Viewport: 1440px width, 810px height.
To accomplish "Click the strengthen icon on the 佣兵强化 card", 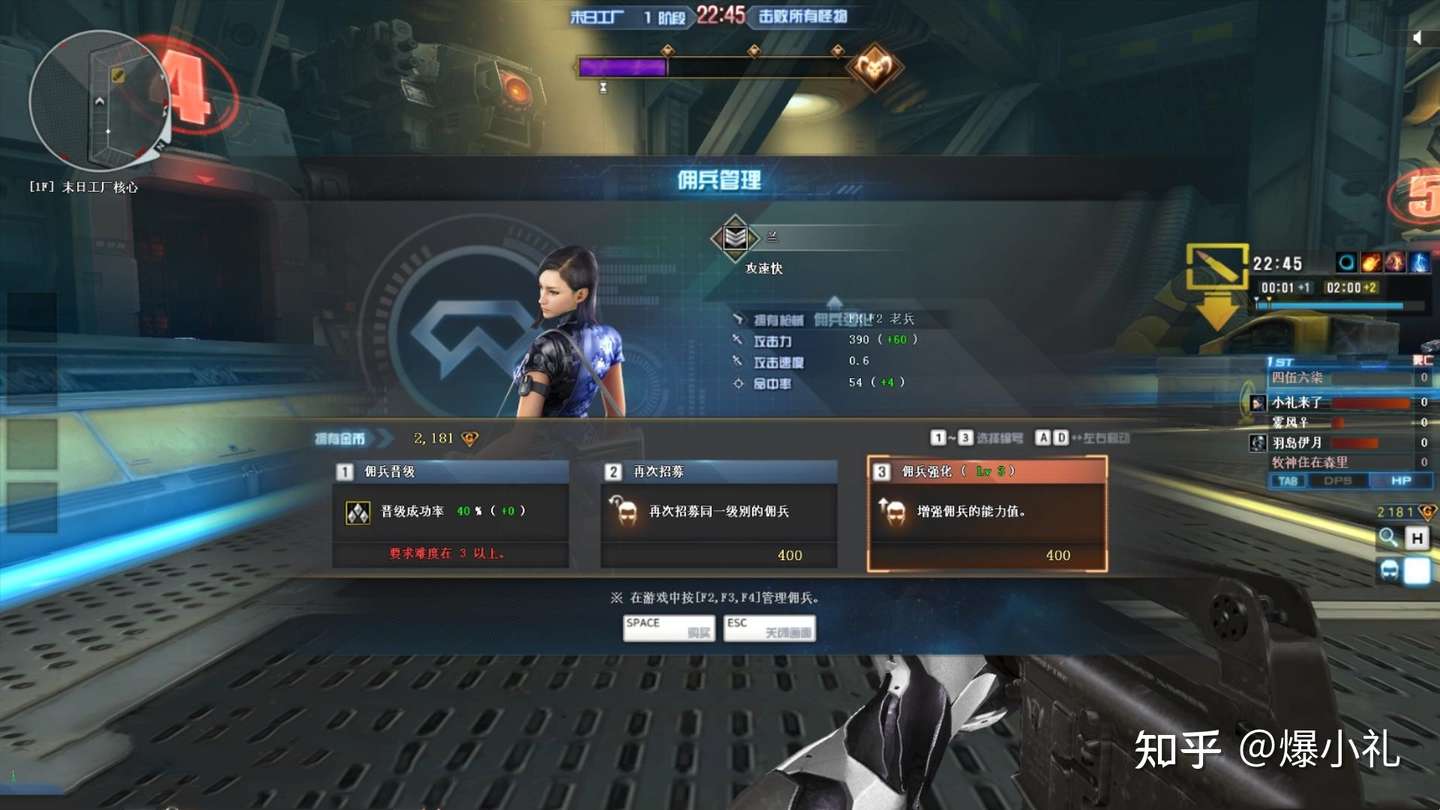I will pos(894,513).
